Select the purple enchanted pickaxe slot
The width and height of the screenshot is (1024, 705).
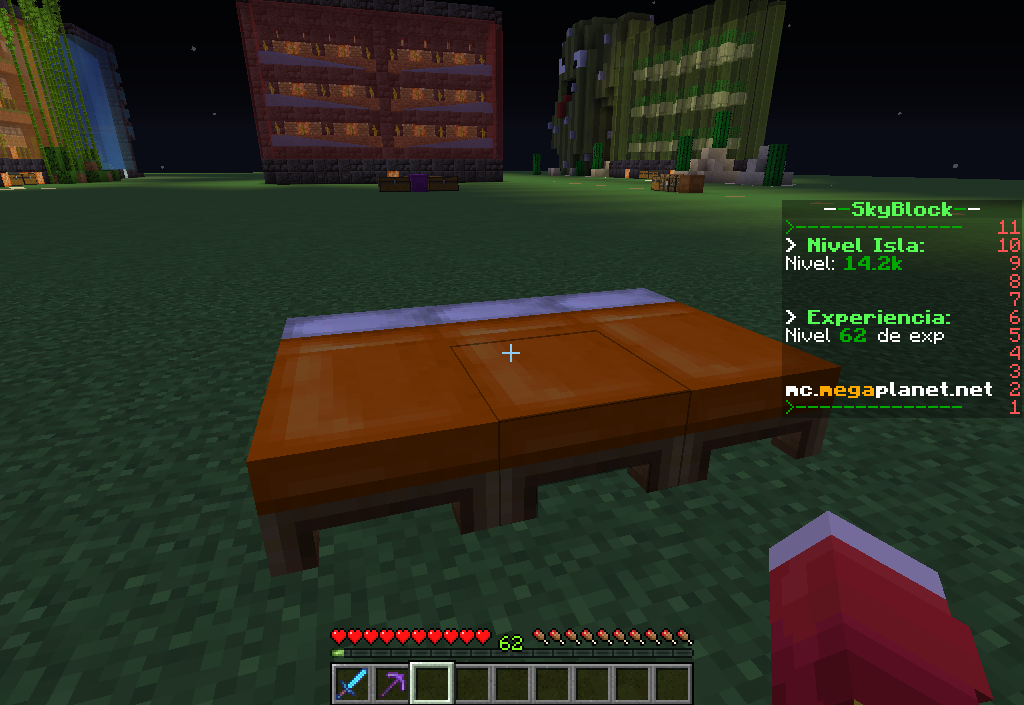click(x=392, y=684)
